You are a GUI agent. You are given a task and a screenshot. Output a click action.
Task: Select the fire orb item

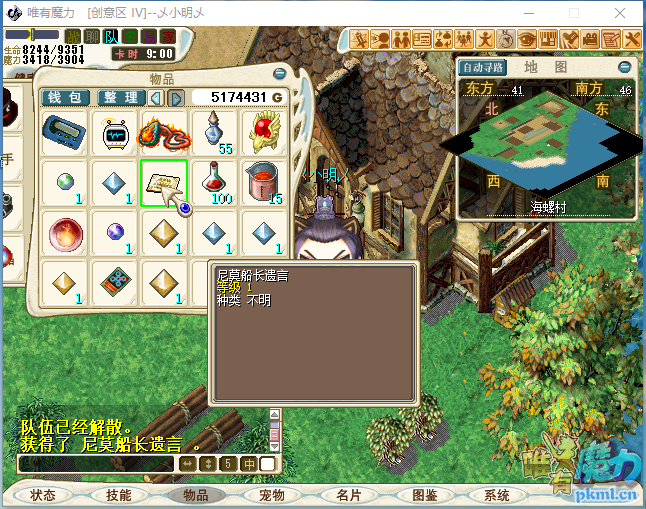65,232
